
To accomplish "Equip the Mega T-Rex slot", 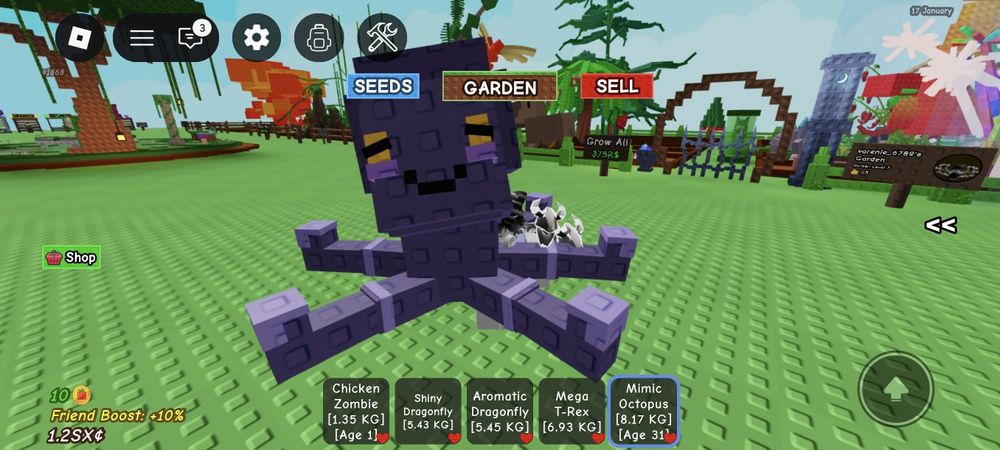I will click(572, 411).
